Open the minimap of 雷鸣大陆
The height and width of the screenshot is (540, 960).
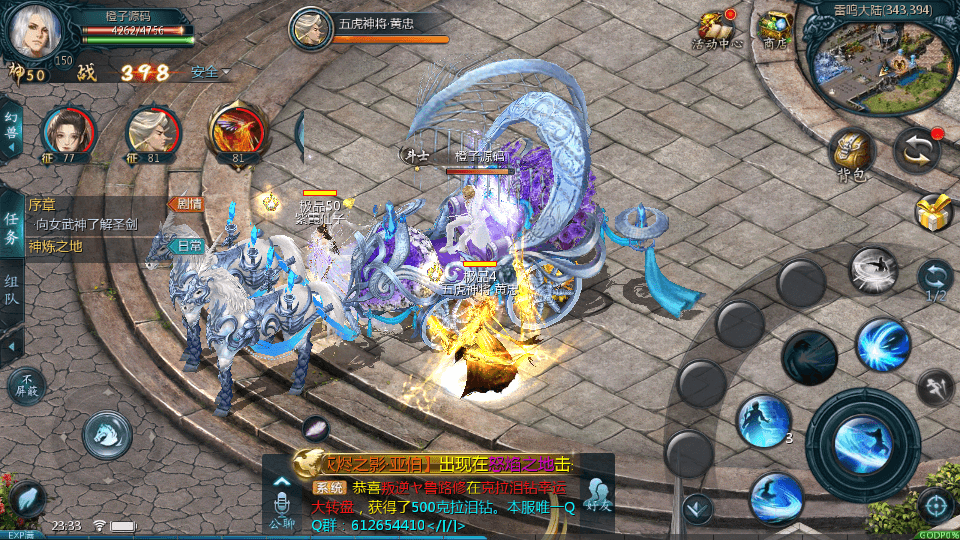pyautogui.click(x=880, y=62)
